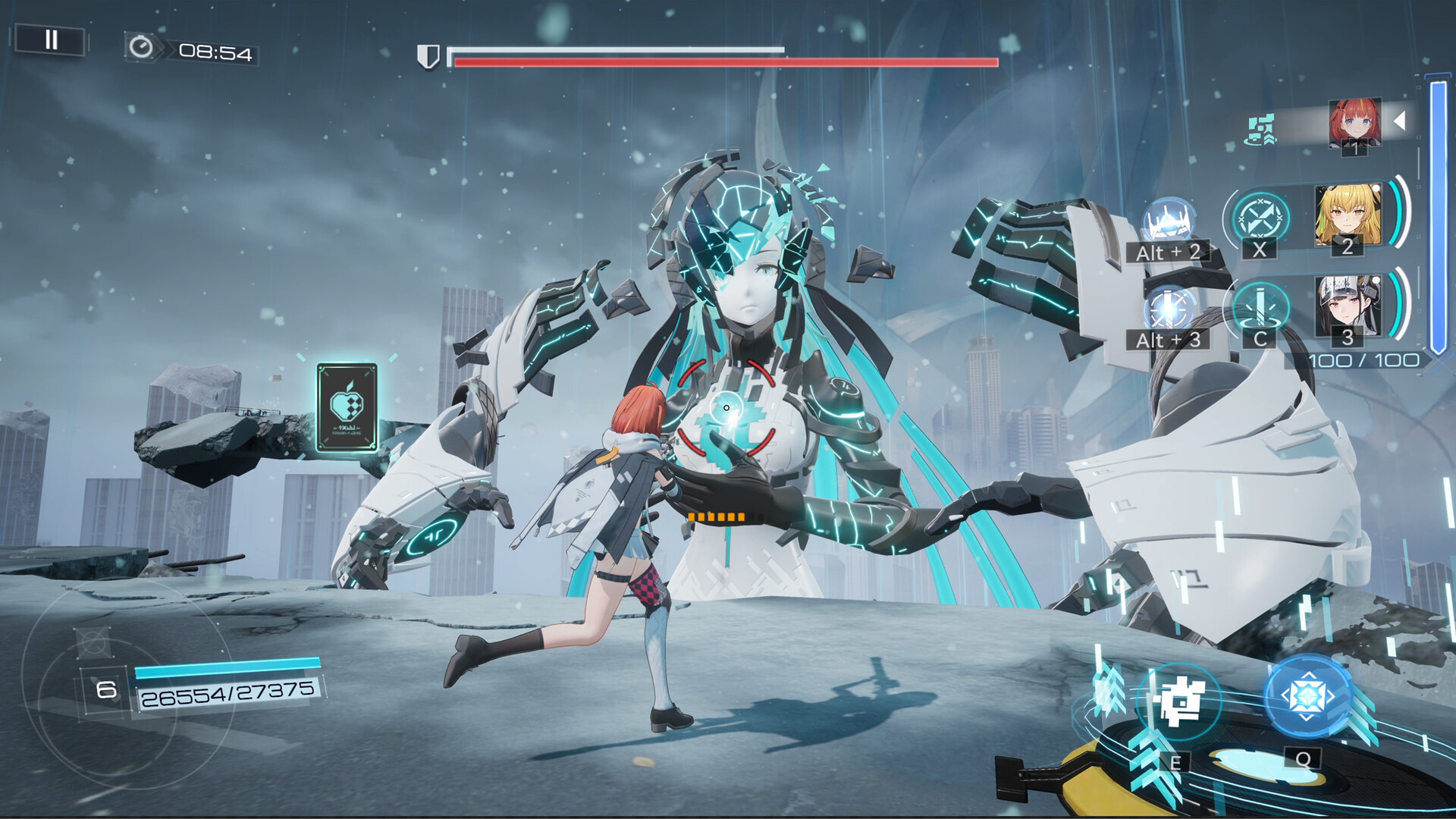Select the active character portrait 1

coord(1357,121)
